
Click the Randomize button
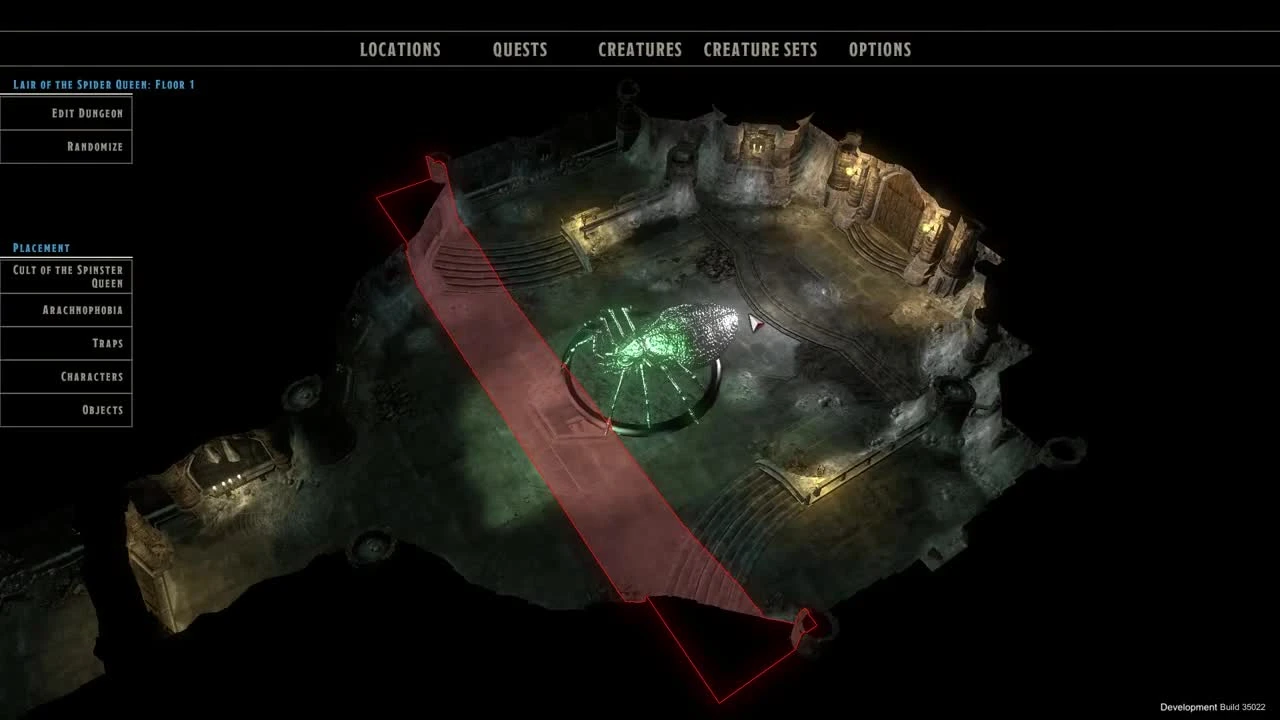click(66, 147)
